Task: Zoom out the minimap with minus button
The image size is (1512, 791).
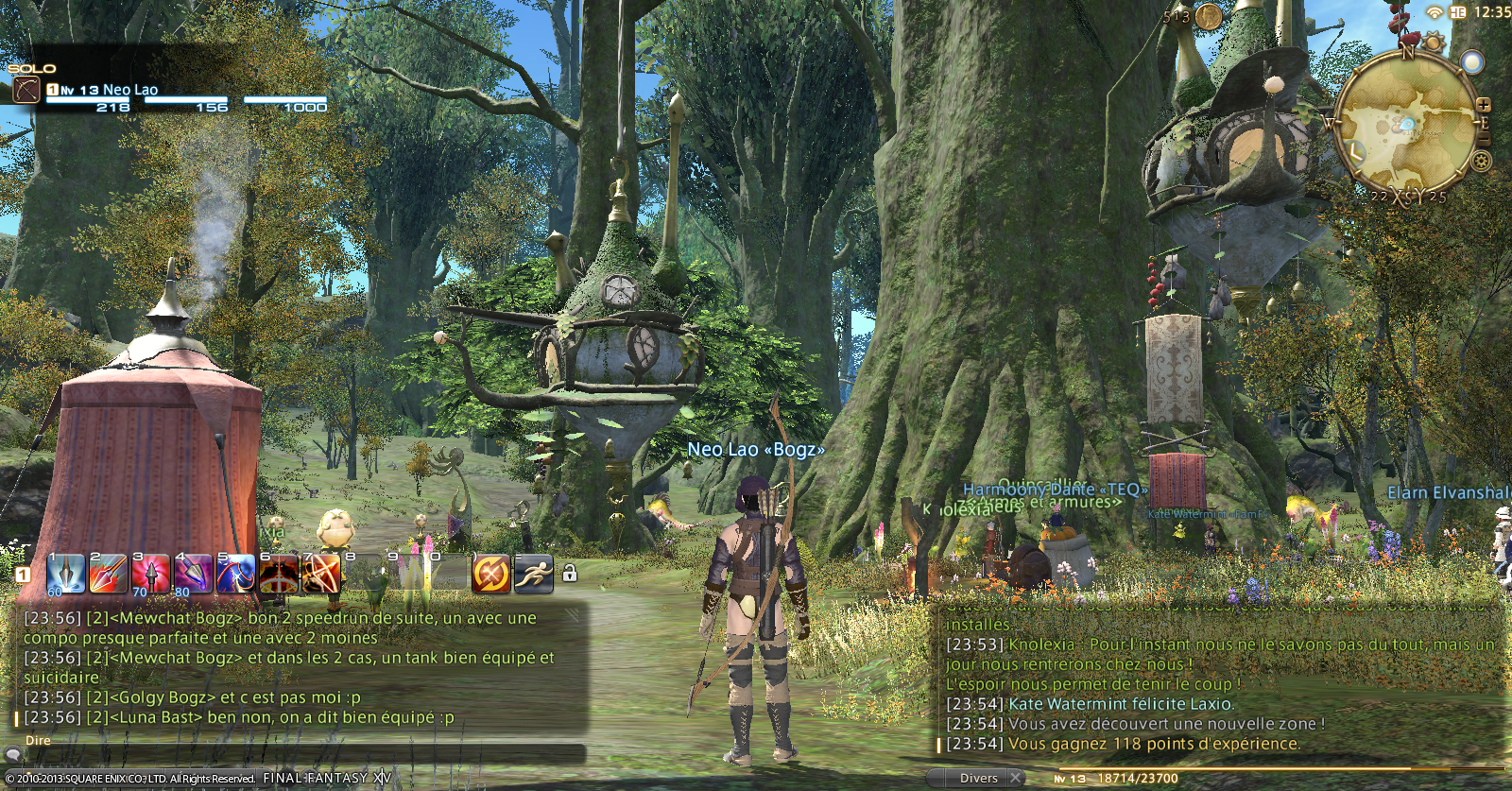Action: coord(1484,139)
